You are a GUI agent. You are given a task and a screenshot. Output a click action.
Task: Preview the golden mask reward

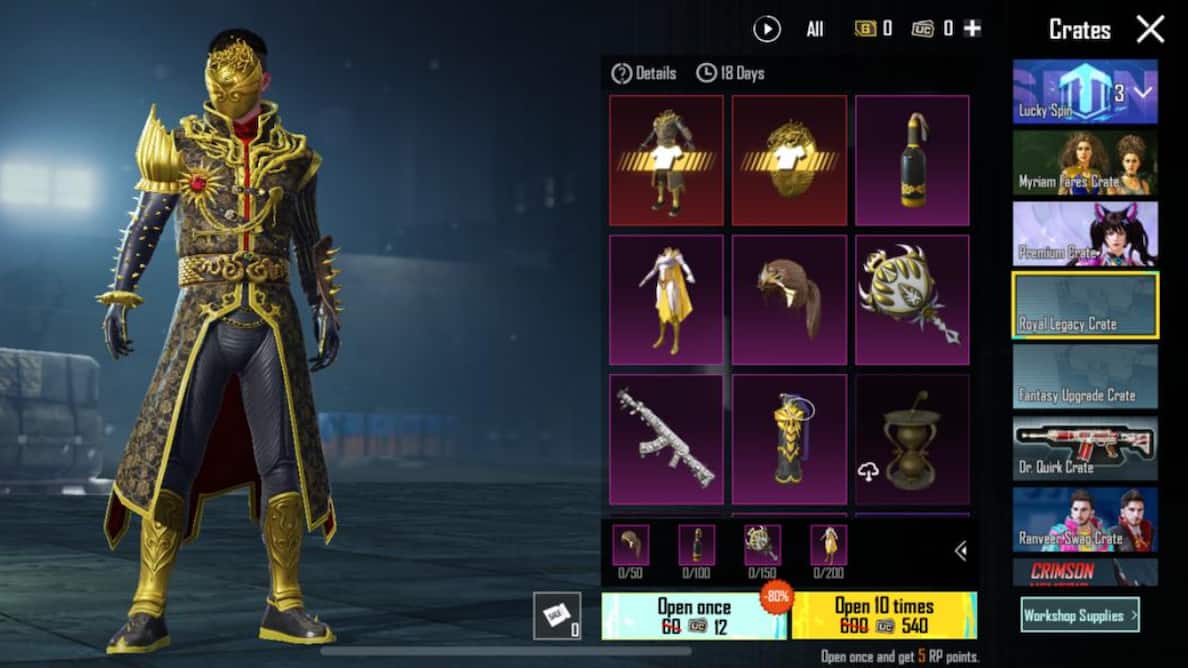tap(789, 160)
